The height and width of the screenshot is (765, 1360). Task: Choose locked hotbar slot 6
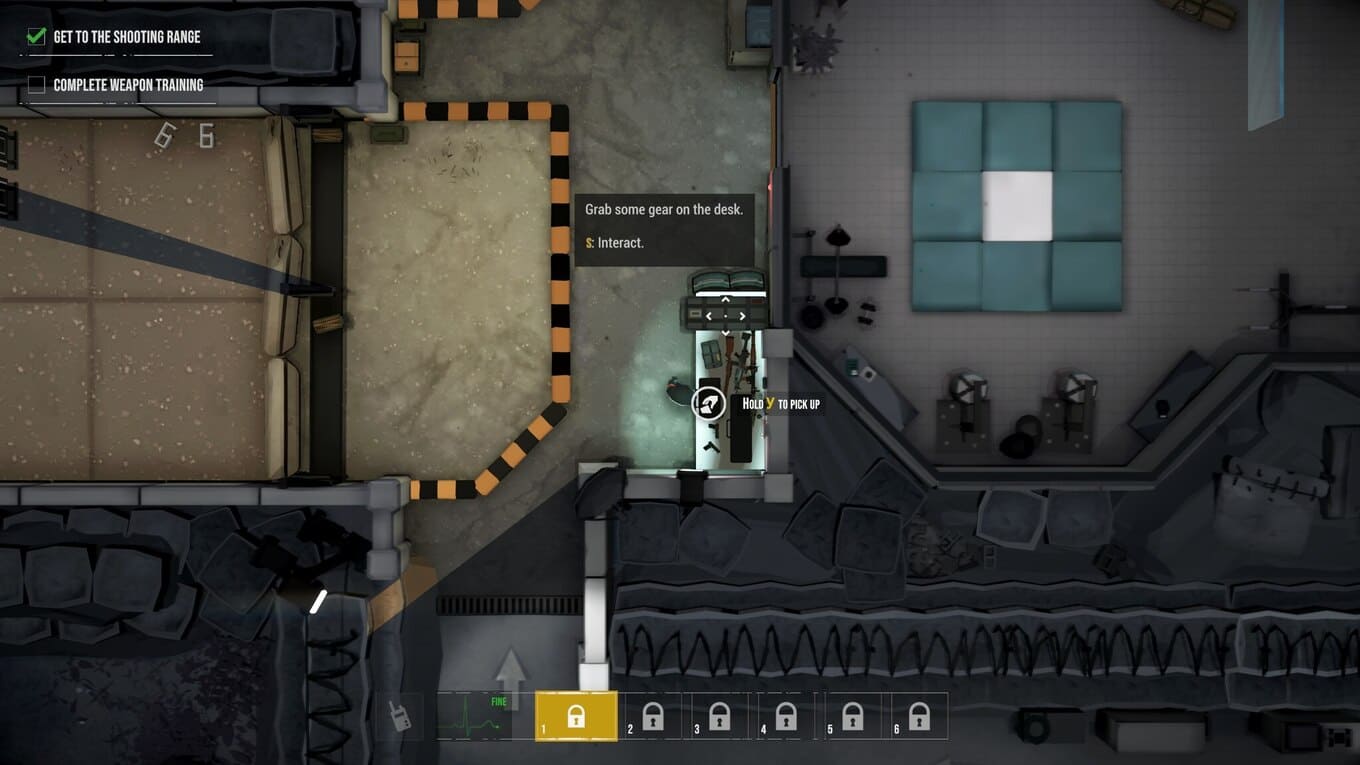(x=919, y=716)
